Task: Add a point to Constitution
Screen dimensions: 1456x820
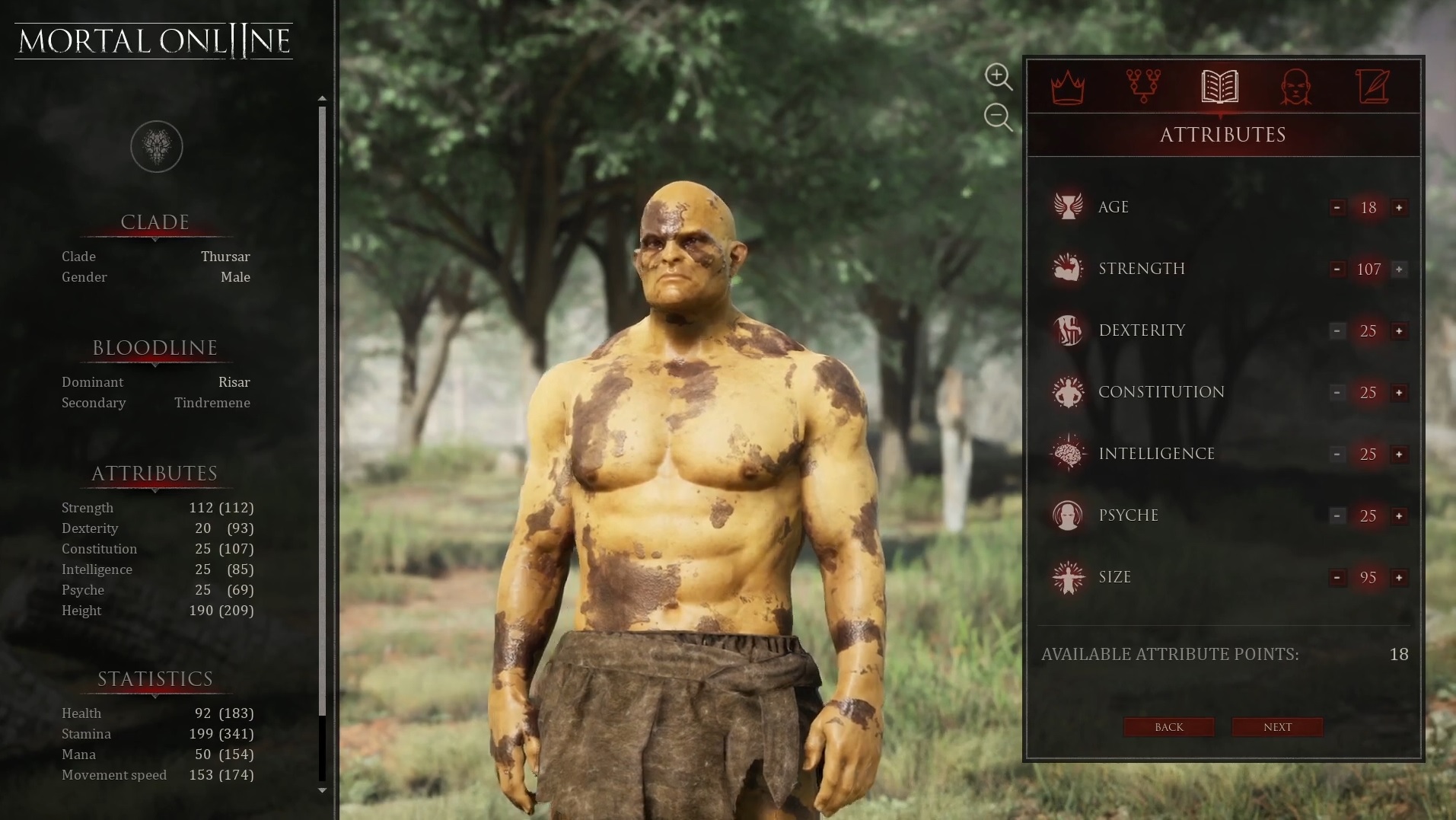Action: (x=1399, y=393)
